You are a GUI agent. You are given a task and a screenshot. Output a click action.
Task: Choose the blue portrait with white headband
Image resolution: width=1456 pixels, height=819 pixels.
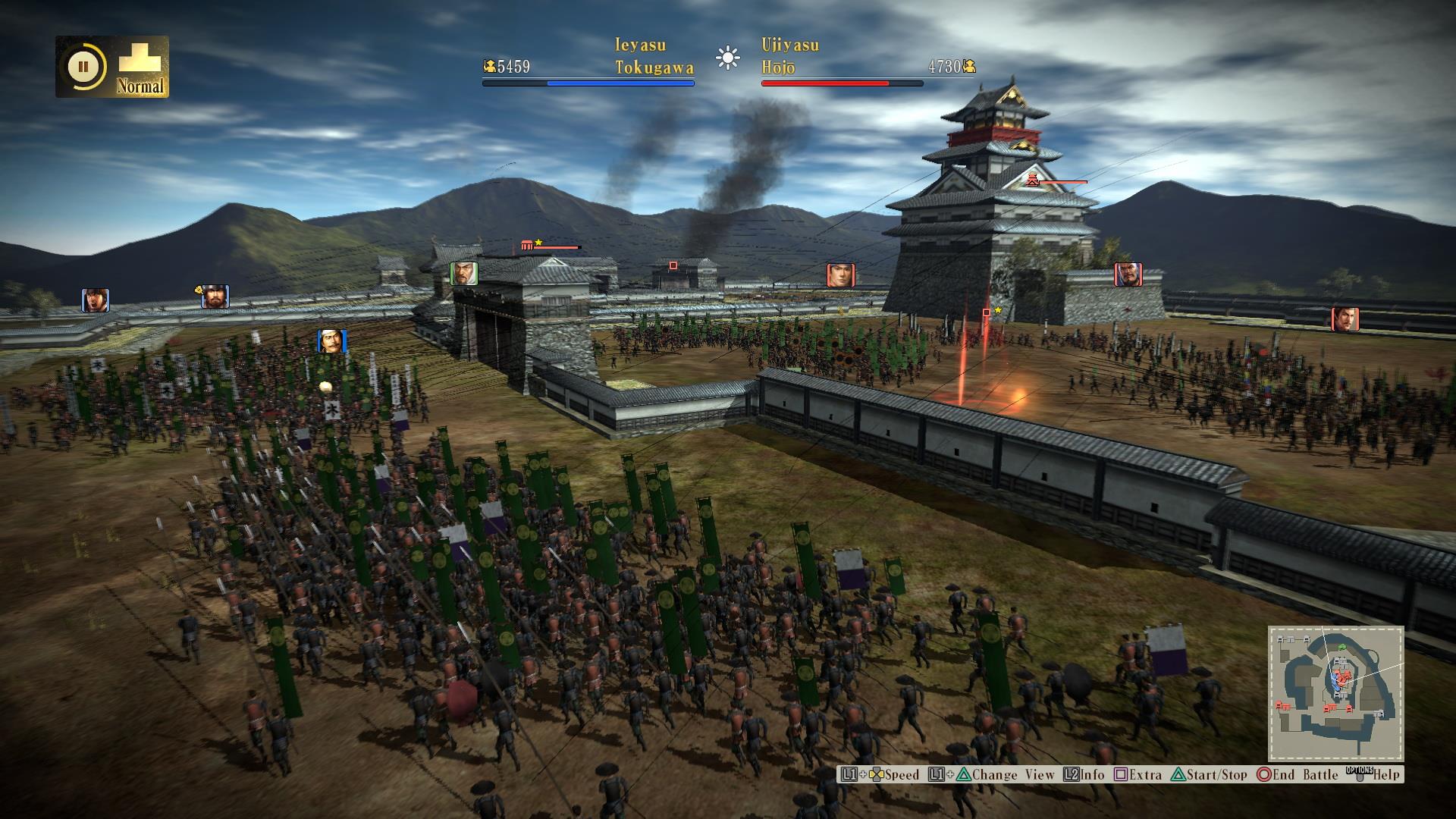(x=332, y=341)
